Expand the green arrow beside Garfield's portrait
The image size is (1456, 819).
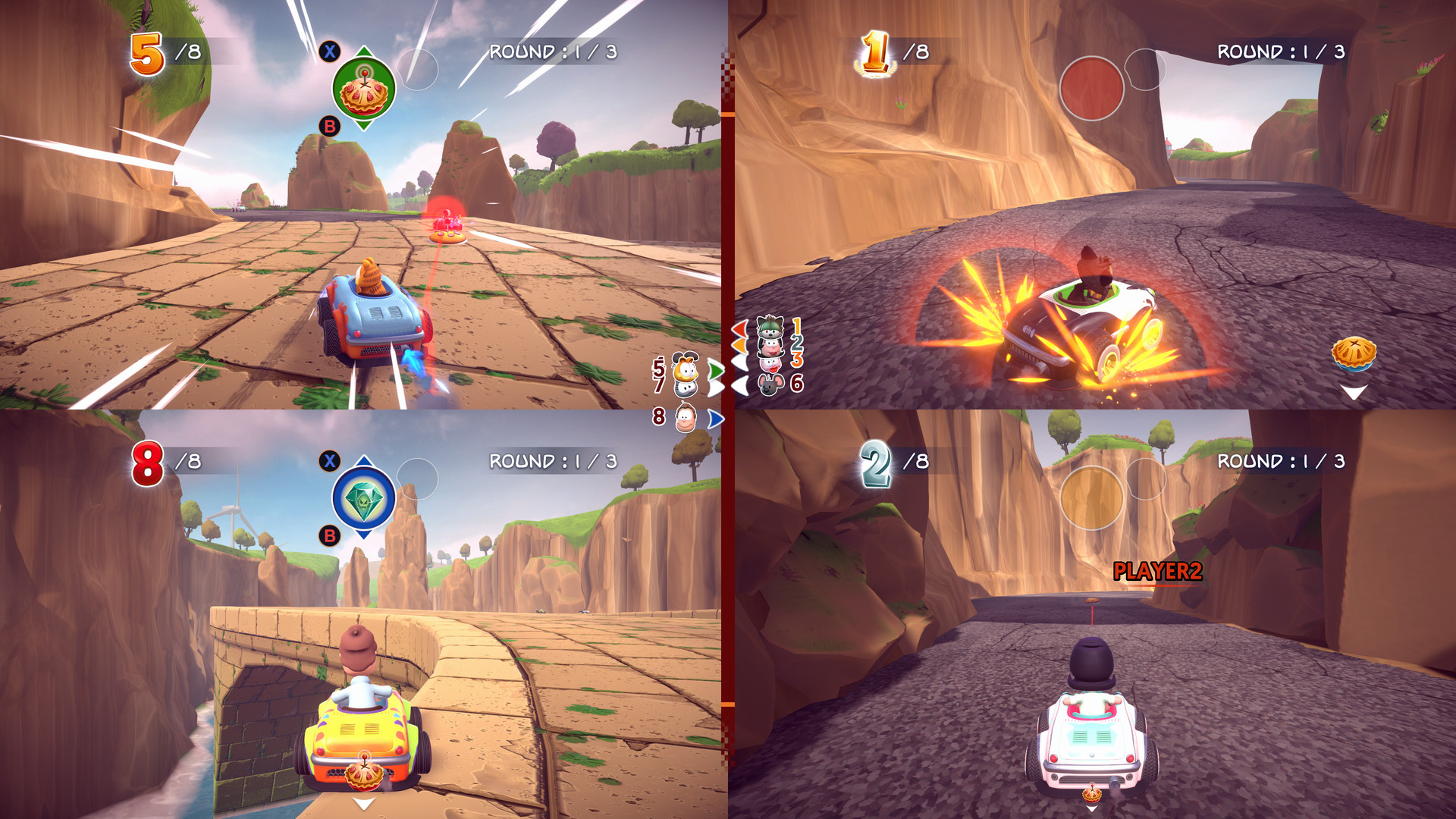pos(715,369)
